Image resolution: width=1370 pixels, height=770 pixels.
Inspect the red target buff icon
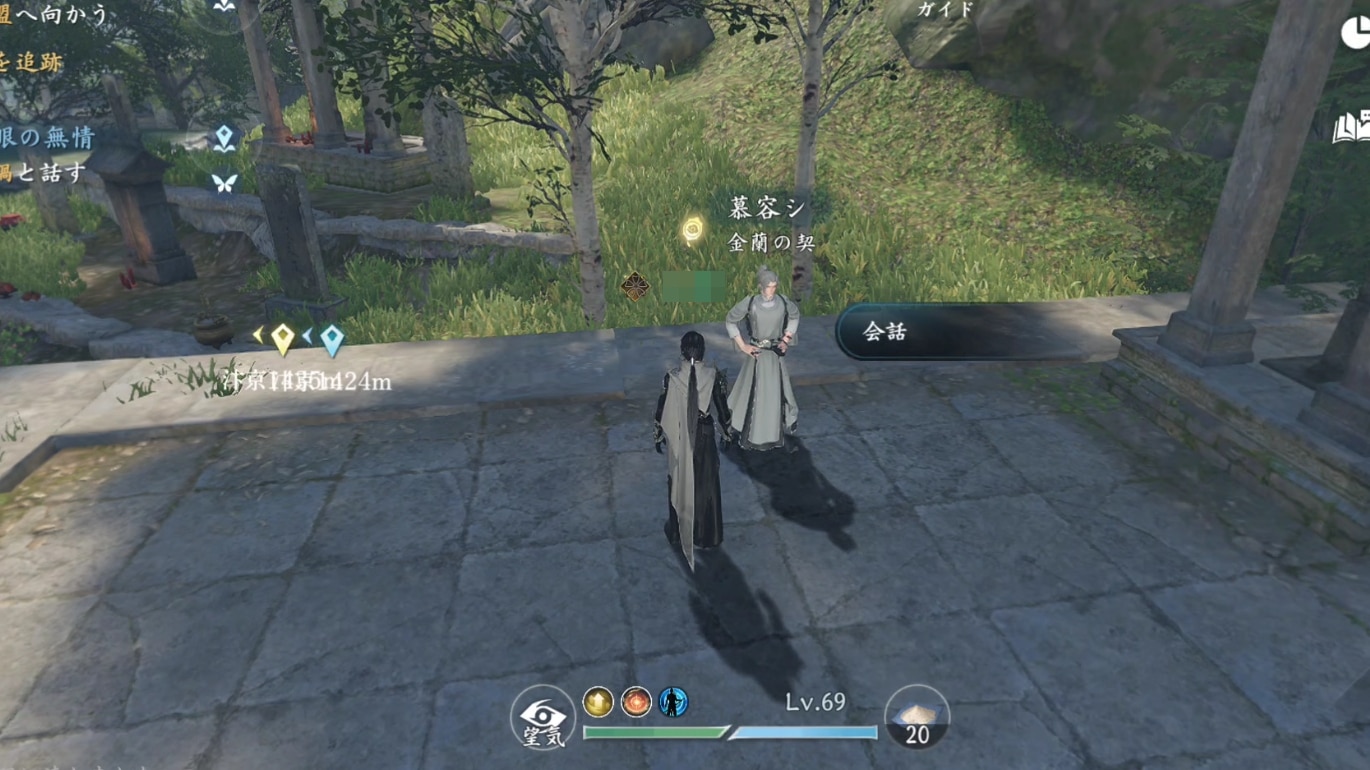coord(636,702)
